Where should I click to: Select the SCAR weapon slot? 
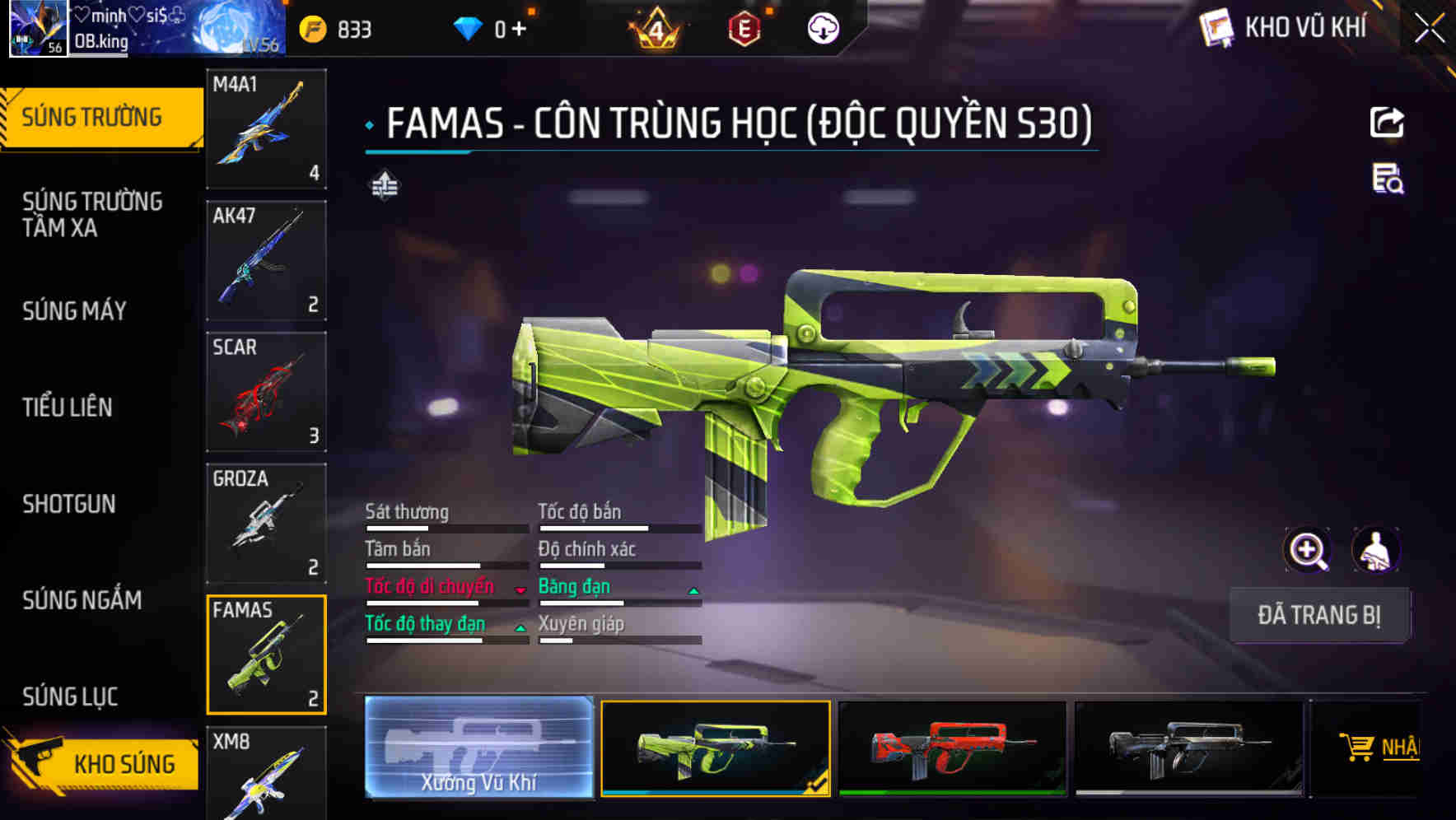[x=266, y=392]
